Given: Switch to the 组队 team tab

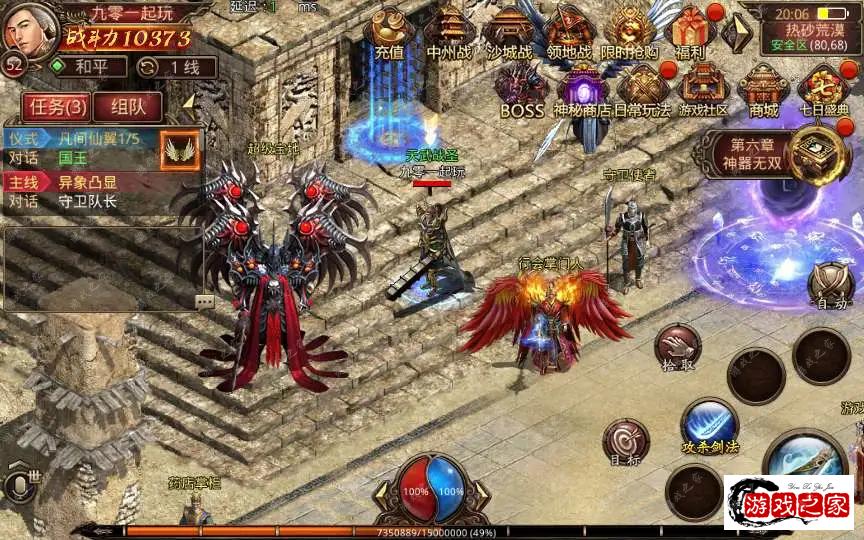Looking at the screenshot, I should click(x=129, y=106).
